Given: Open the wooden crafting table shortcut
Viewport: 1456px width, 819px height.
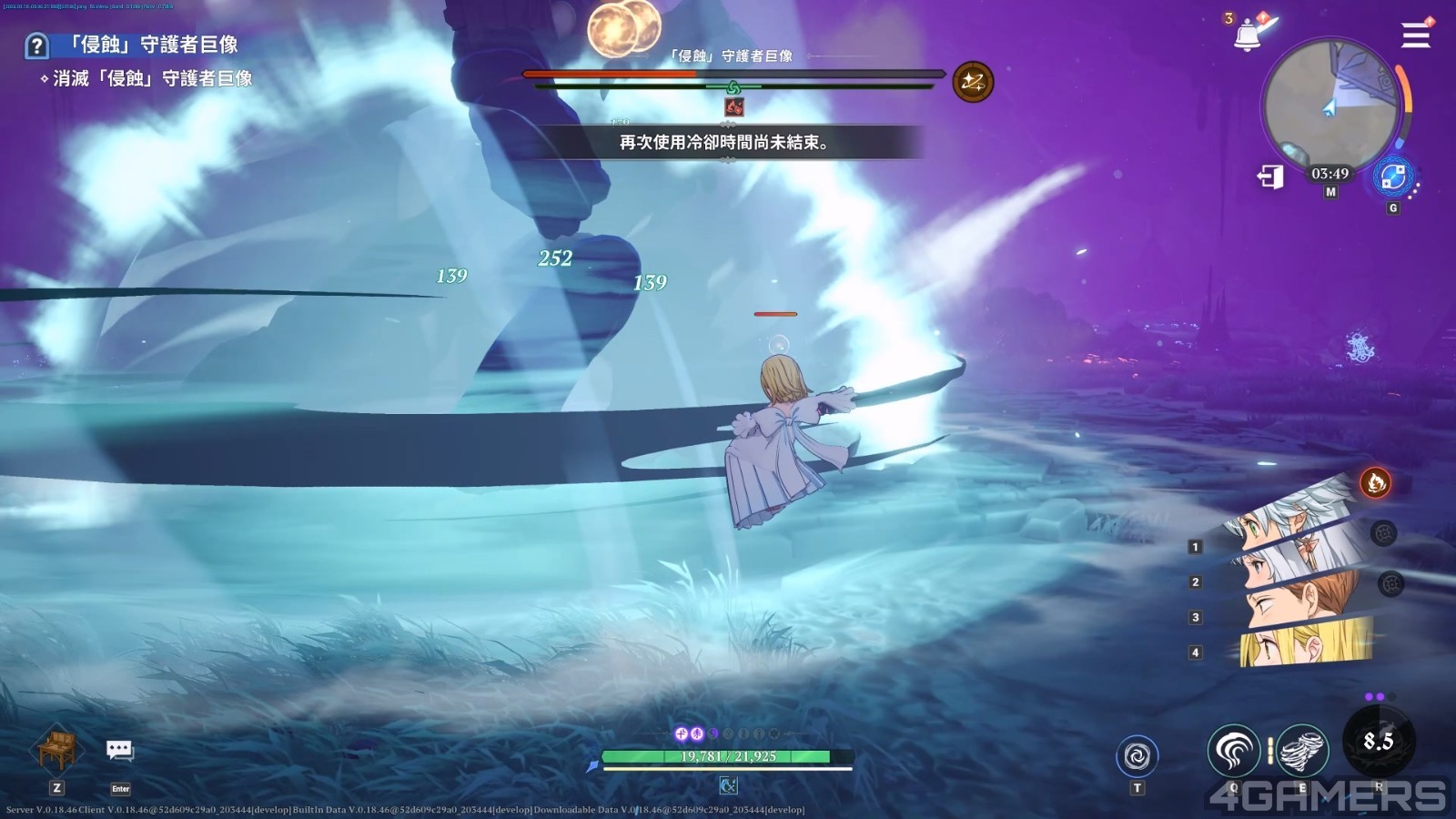Looking at the screenshot, I should pos(57,751).
